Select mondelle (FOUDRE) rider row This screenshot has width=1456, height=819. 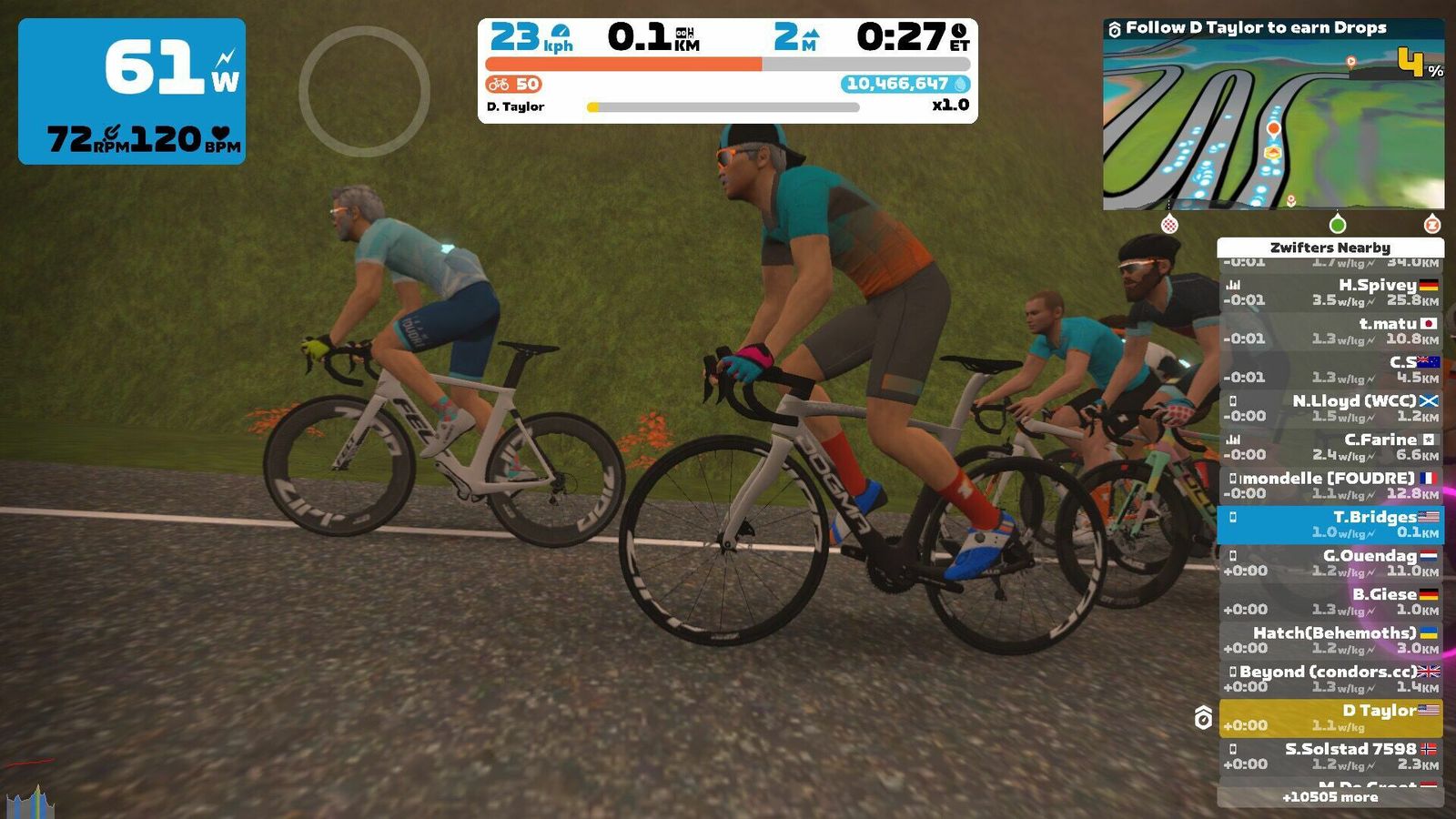click(1330, 486)
